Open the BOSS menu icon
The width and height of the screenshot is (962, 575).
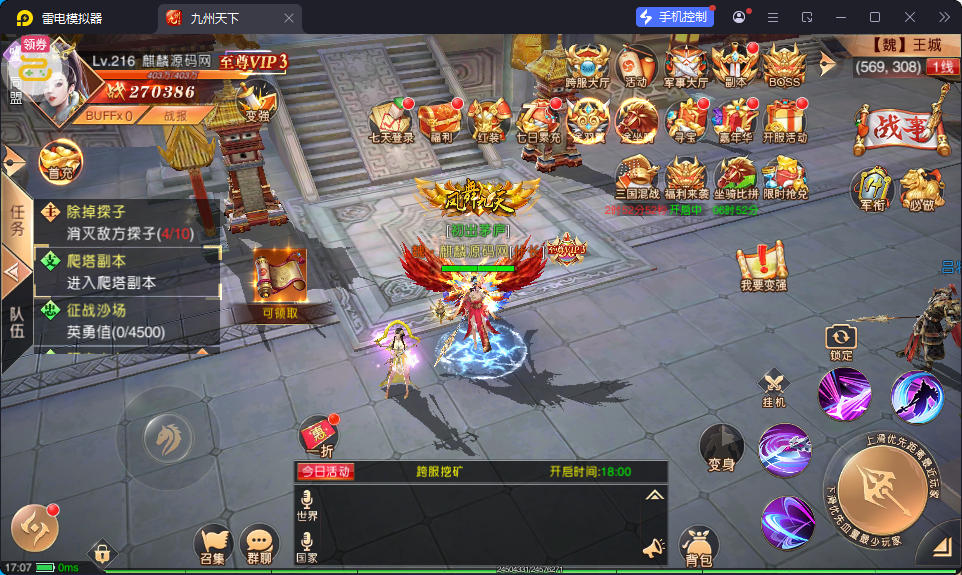[x=784, y=66]
